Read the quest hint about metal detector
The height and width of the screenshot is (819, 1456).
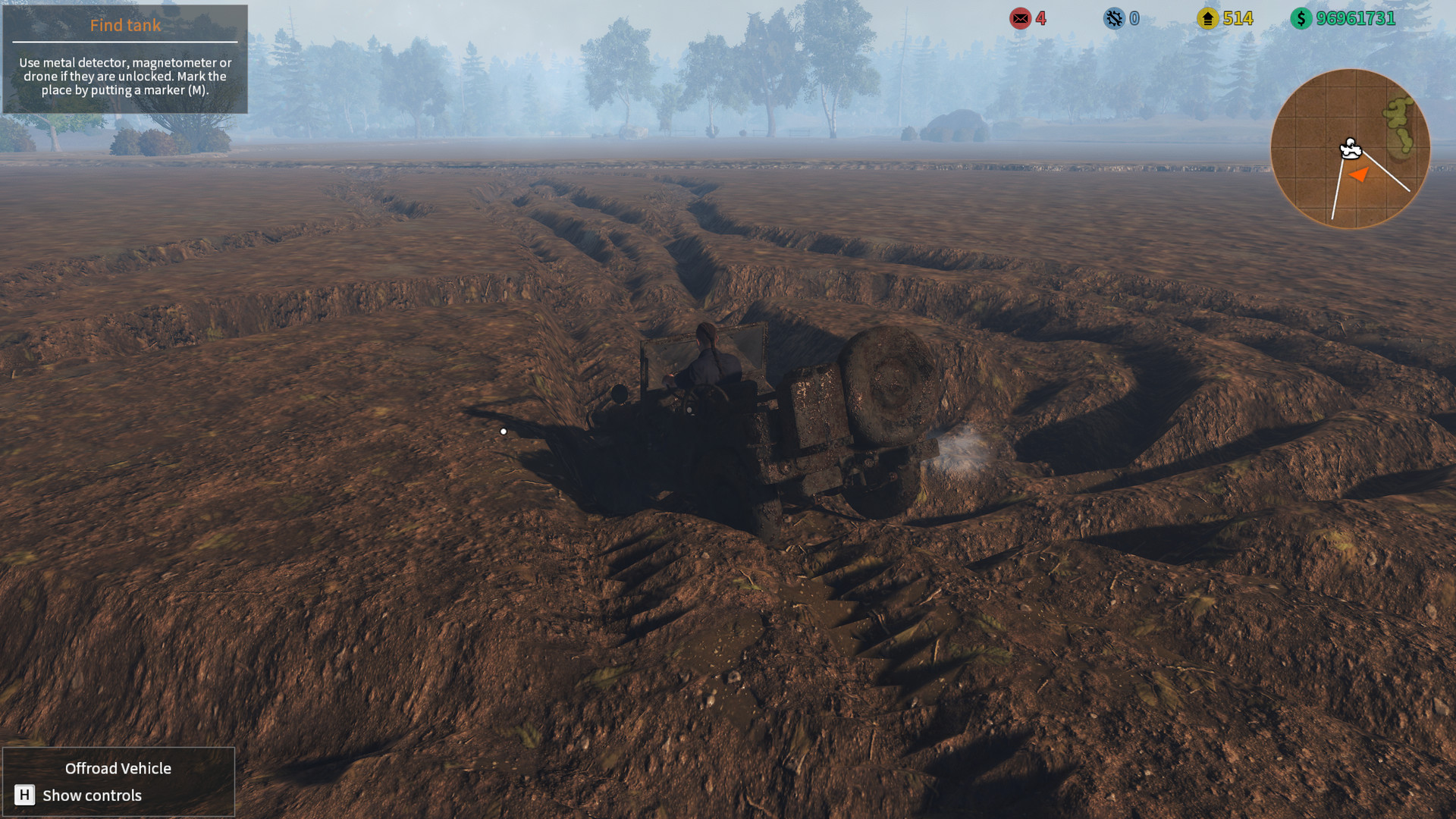coord(124,76)
